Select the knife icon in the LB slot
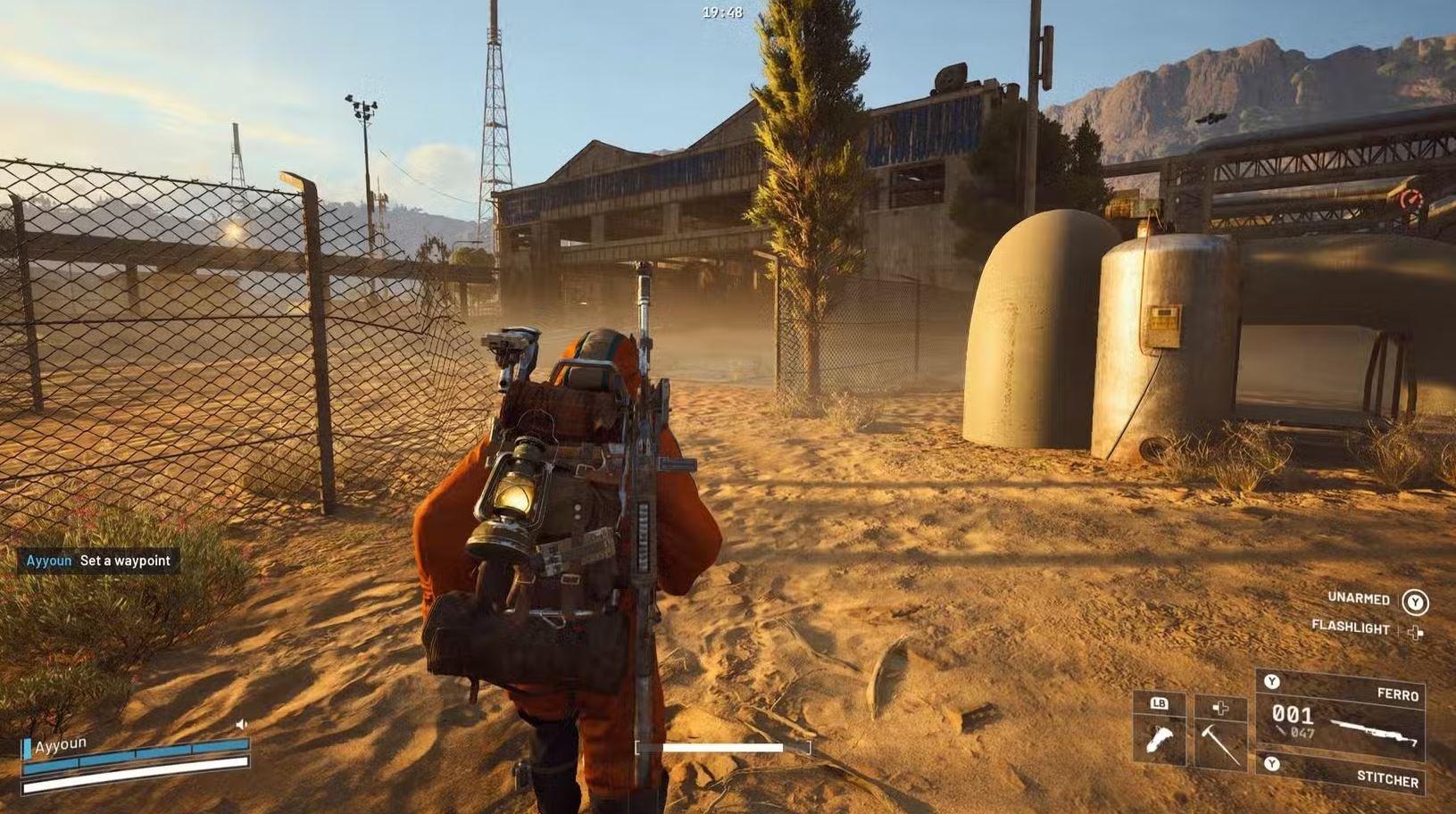This screenshot has width=1456, height=814. (1160, 740)
